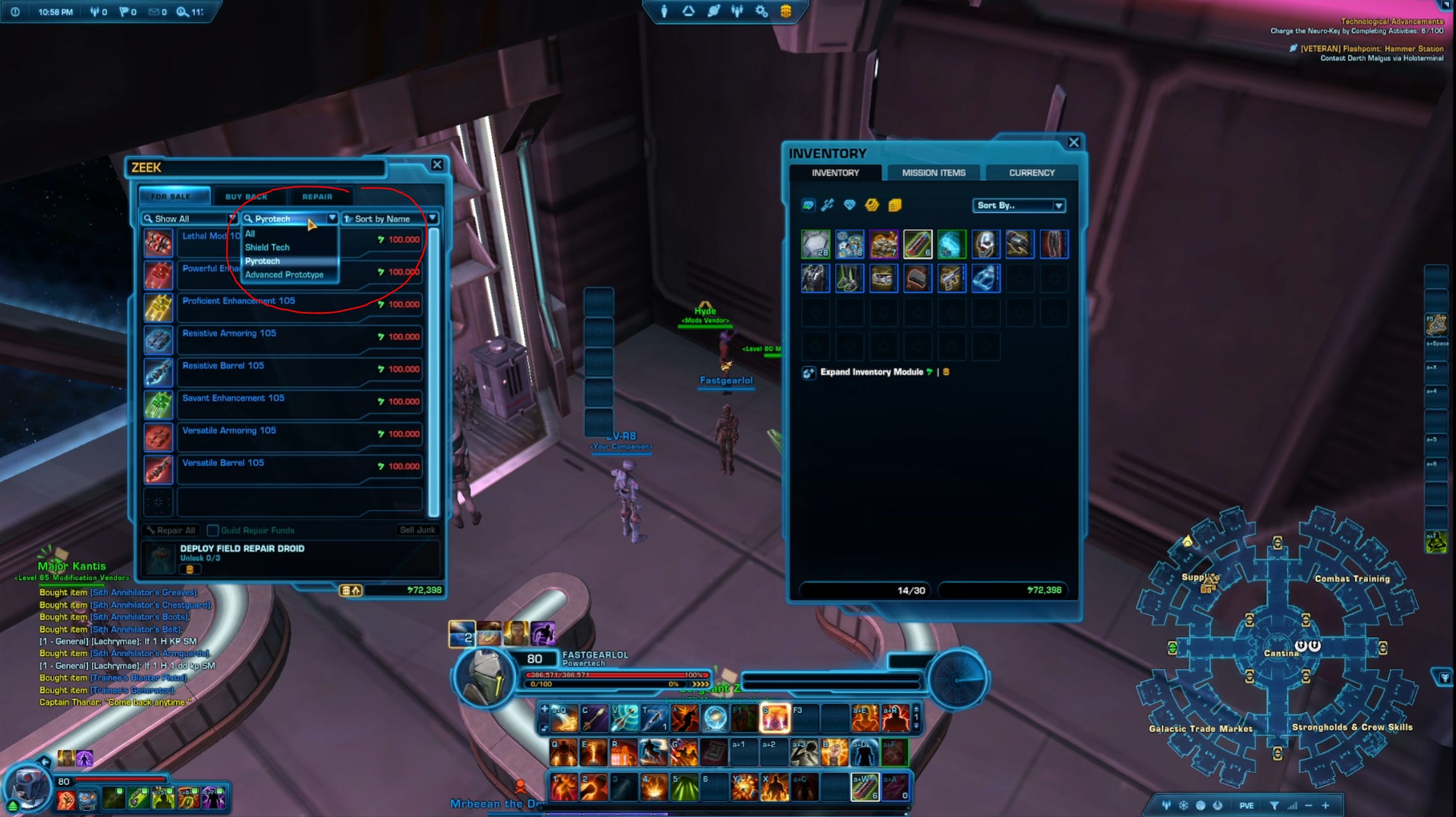
Task: Open the vendor Repair tab
Action: [317, 197]
